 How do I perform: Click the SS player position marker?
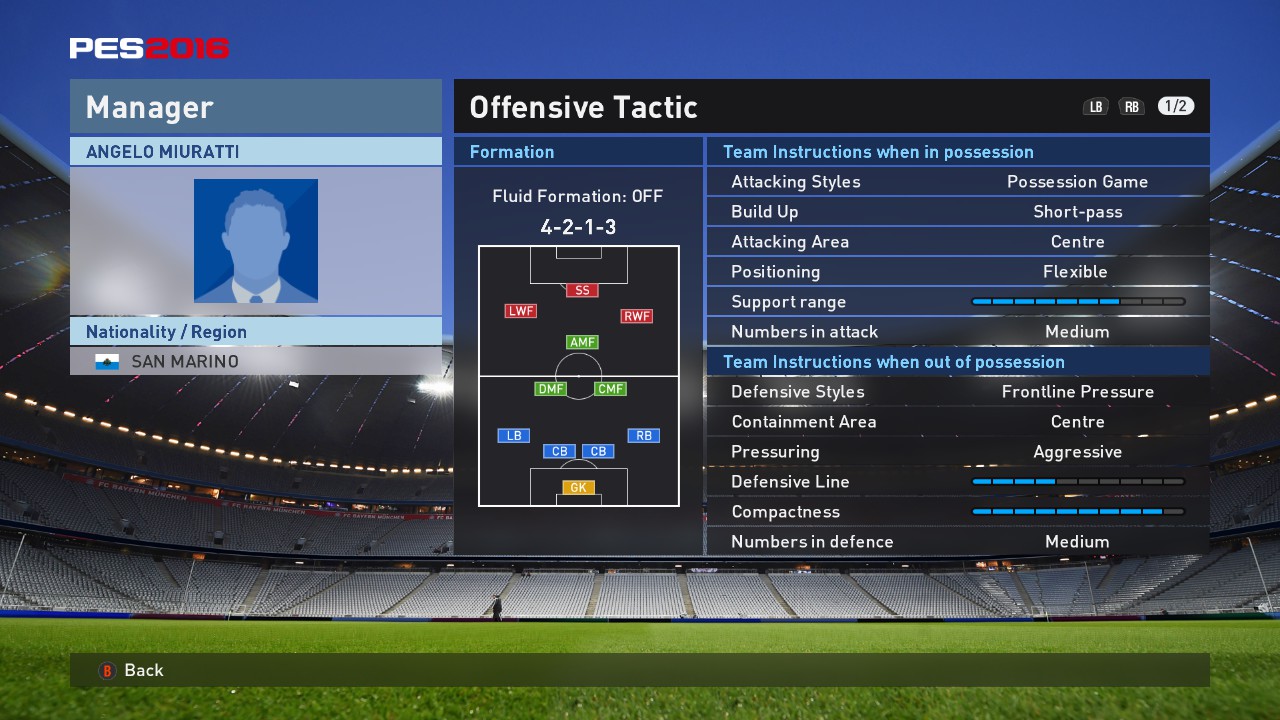582,290
